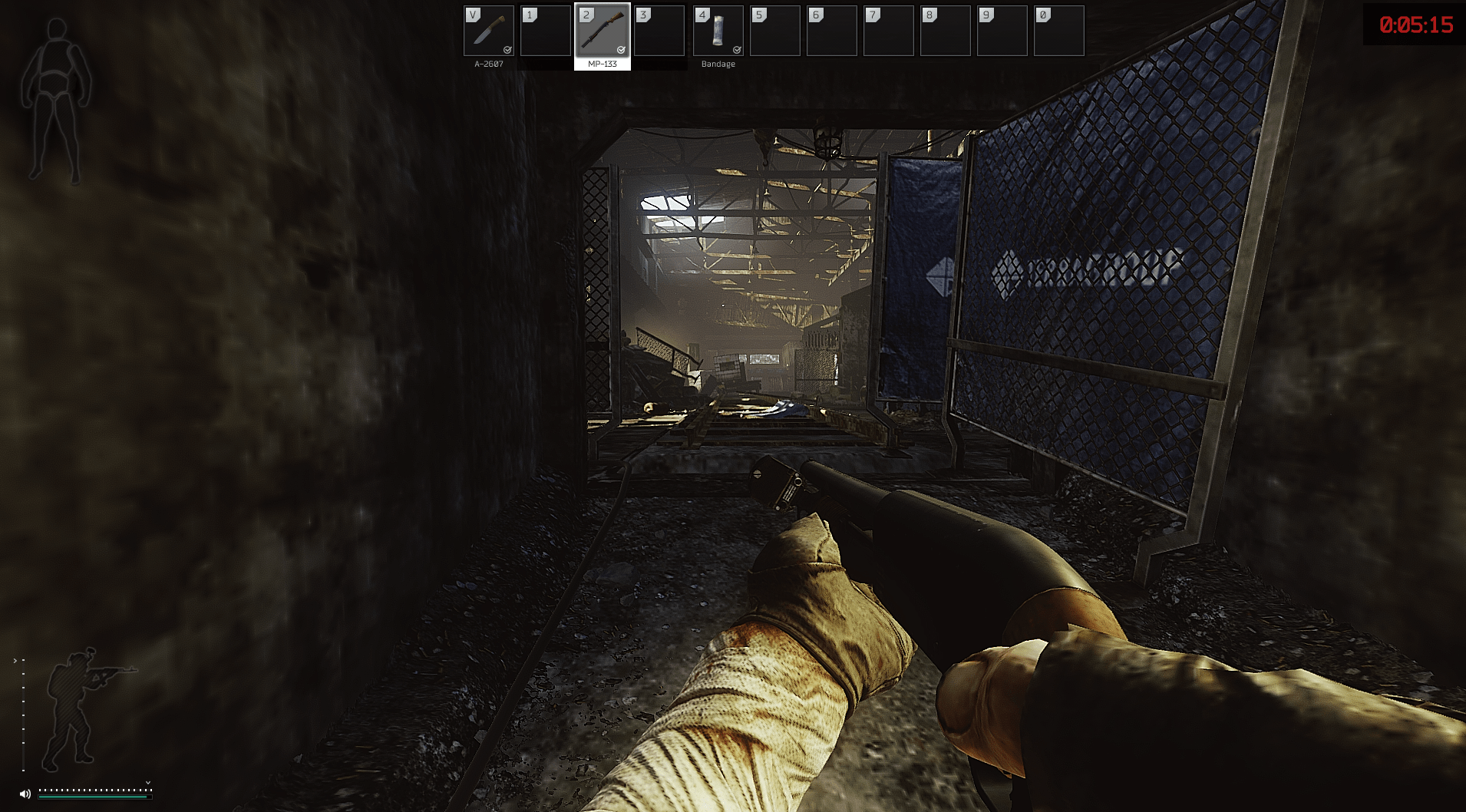The width and height of the screenshot is (1466, 812).
Task: Switch to hotbar slot 3
Action: tap(659, 32)
